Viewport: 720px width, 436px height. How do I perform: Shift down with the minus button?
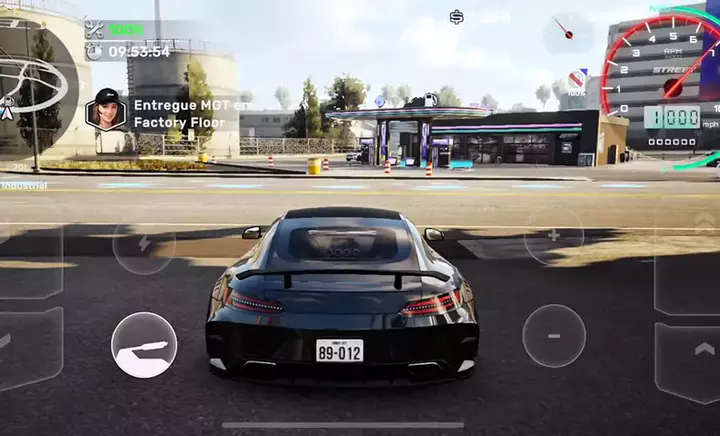point(553,336)
